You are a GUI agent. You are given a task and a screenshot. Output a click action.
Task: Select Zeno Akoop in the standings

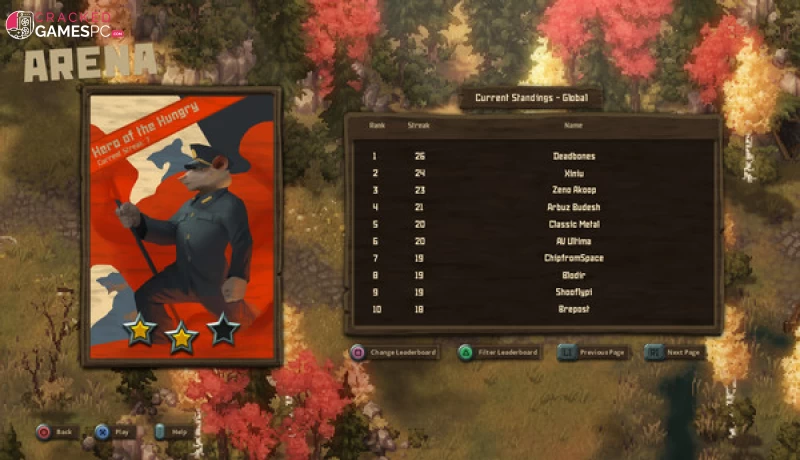pos(532,190)
